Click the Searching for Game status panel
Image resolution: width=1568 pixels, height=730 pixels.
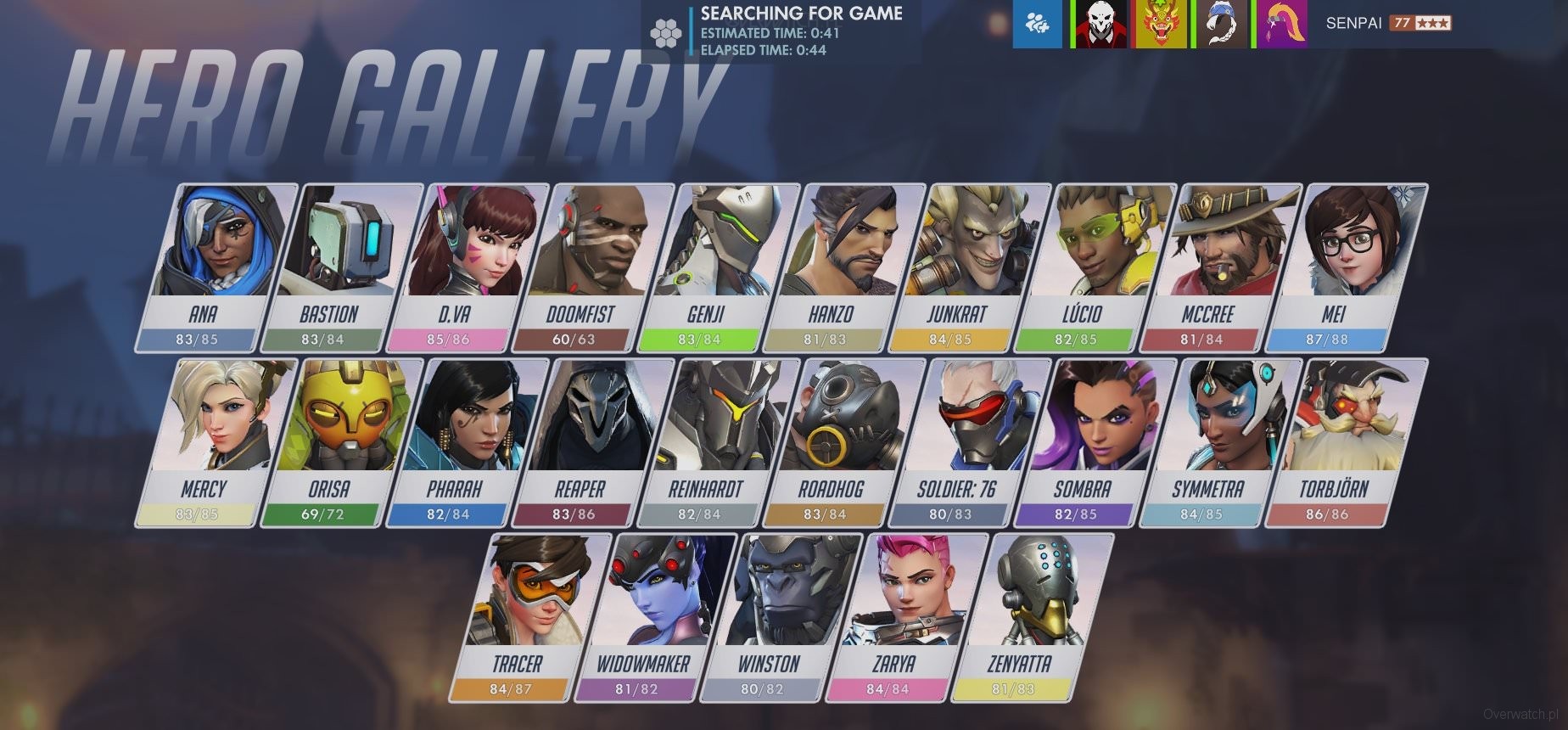(x=779, y=31)
